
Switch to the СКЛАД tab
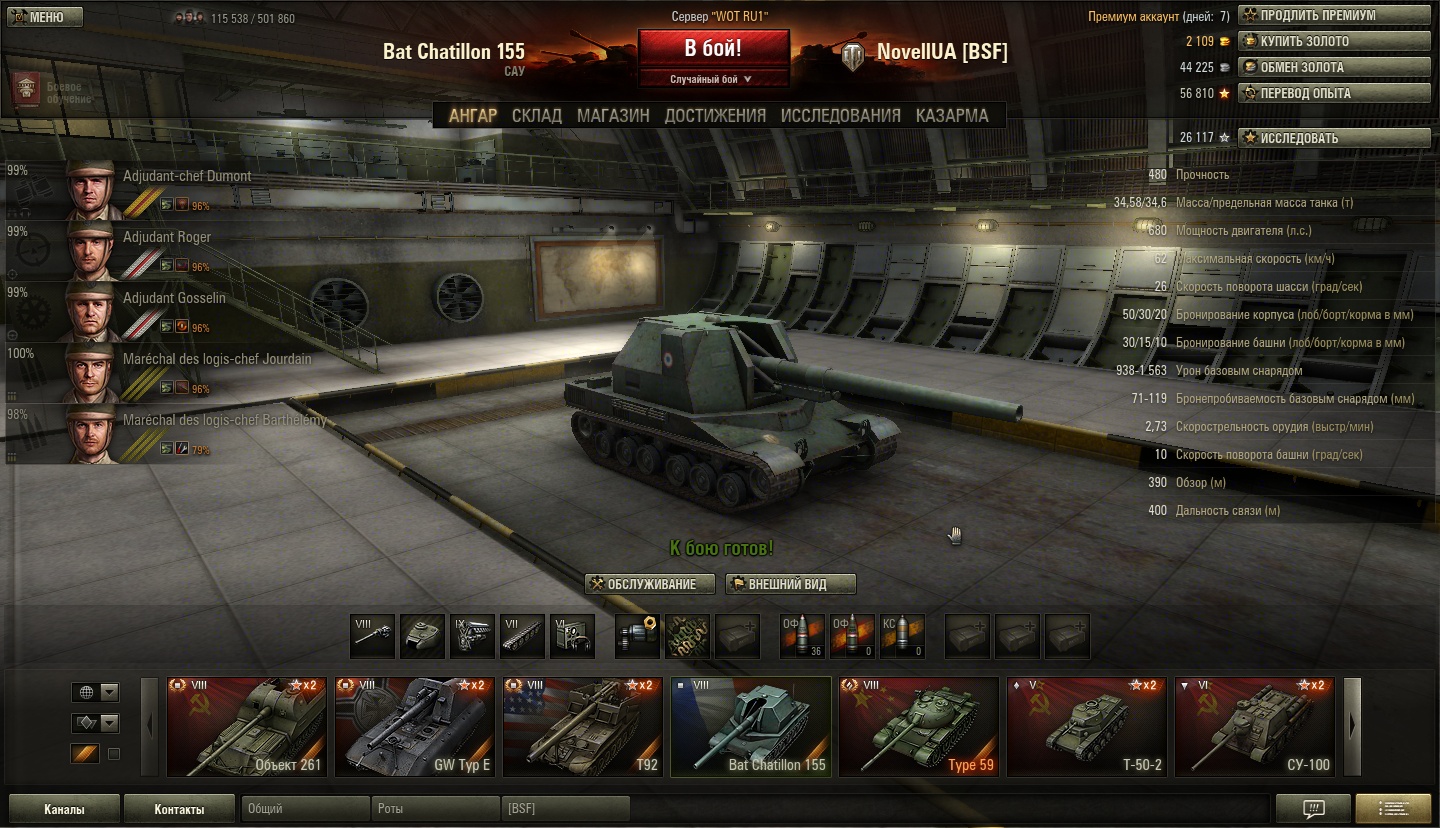537,116
